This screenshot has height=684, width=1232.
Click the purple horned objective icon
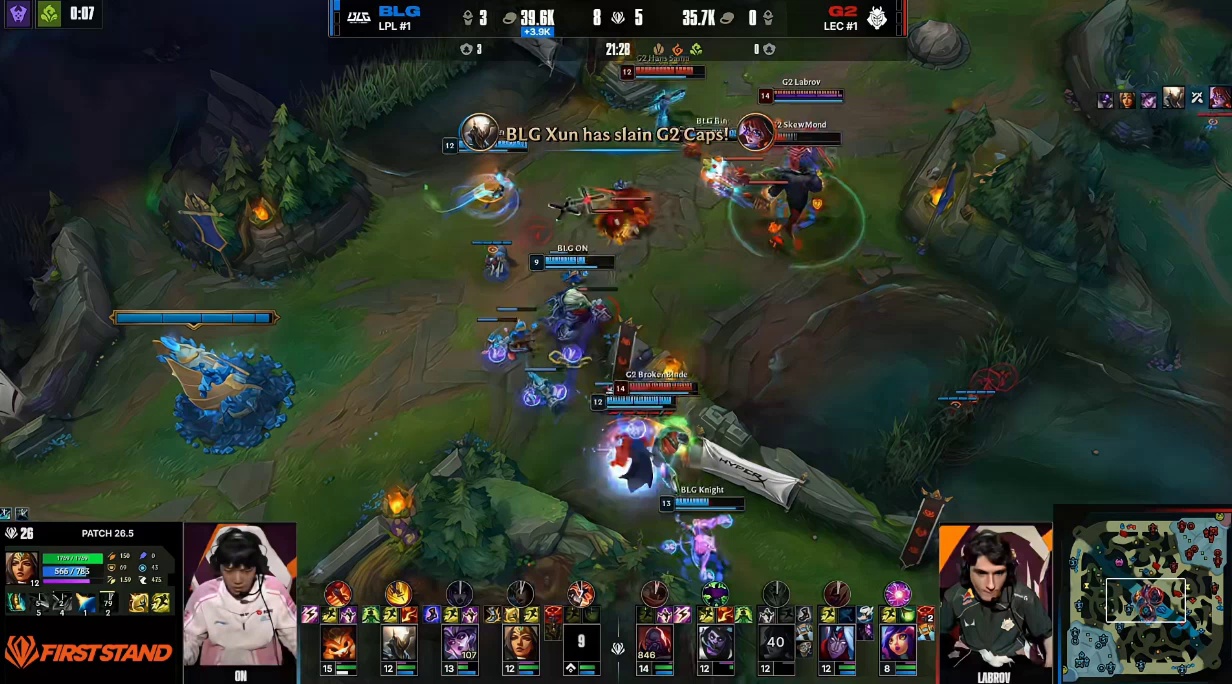[x=18, y=14]
